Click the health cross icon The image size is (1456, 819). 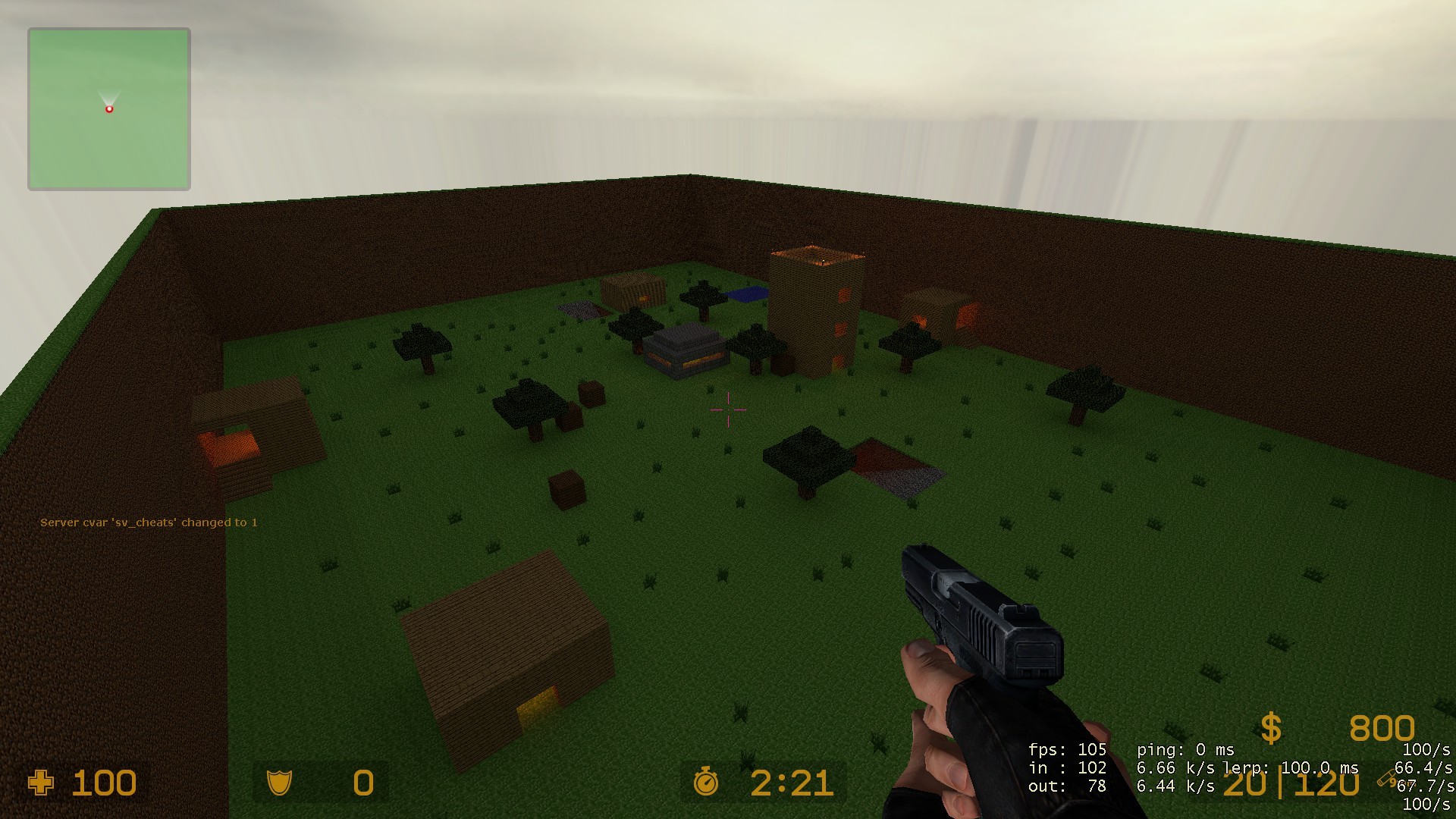(x=42, y=783)
